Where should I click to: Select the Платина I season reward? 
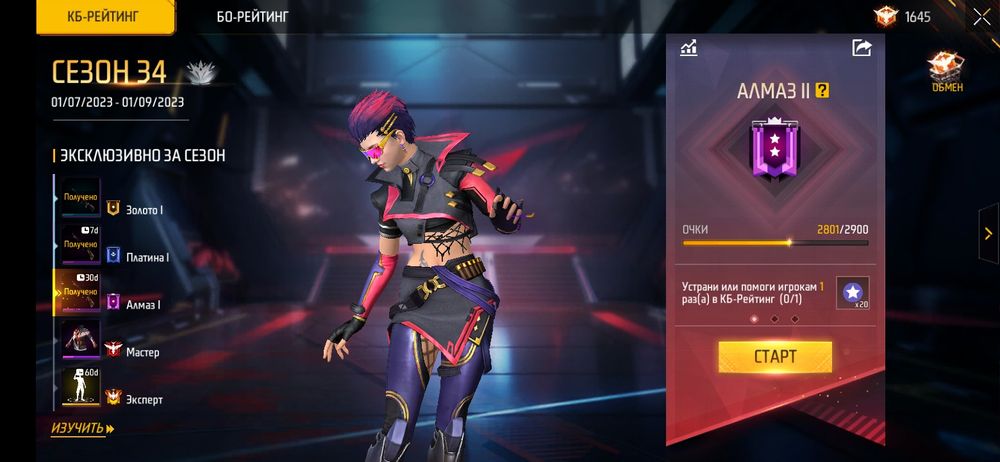click(81, 245)
